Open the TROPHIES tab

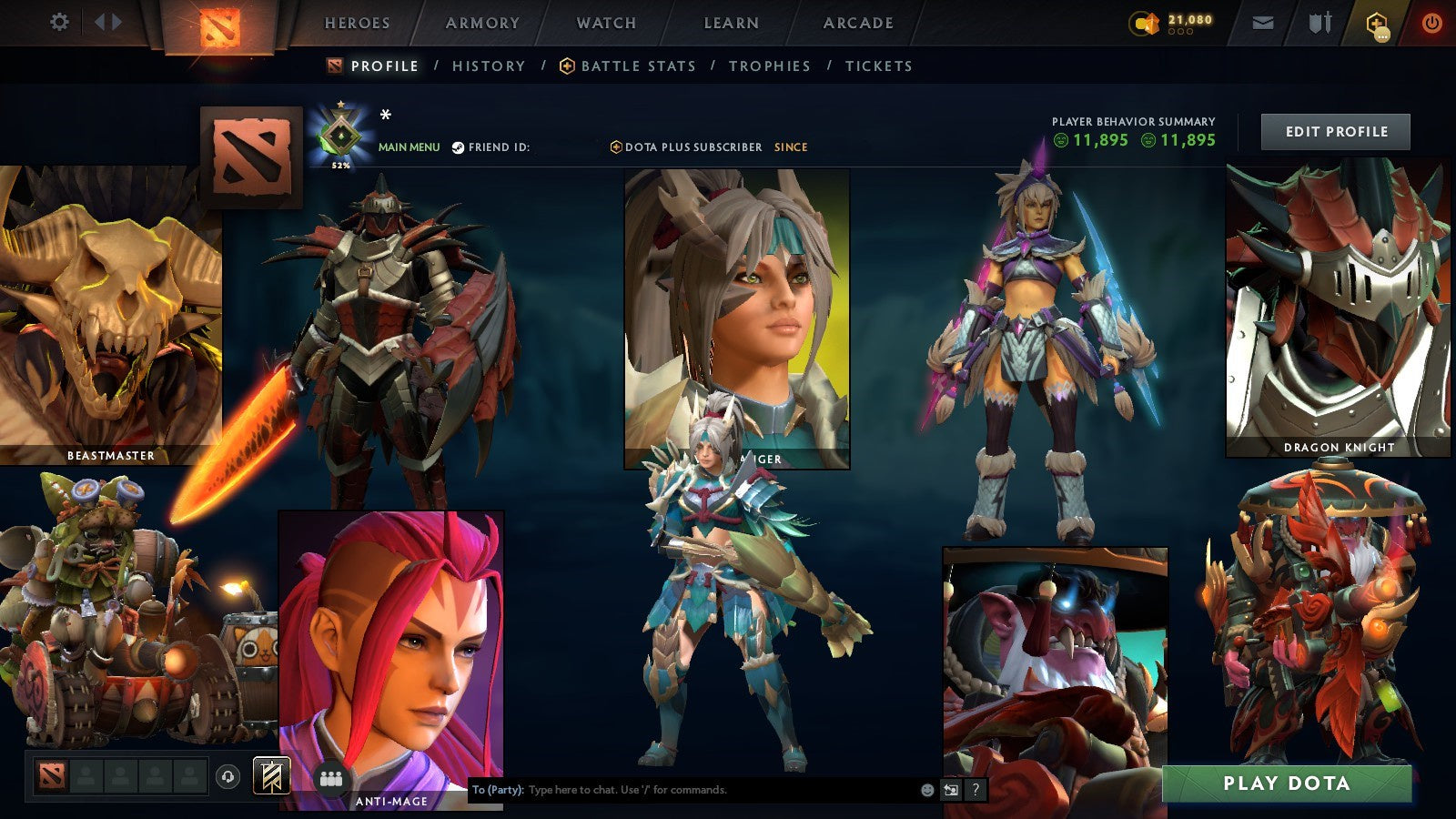pyautogui.click(x=769, y=66)
